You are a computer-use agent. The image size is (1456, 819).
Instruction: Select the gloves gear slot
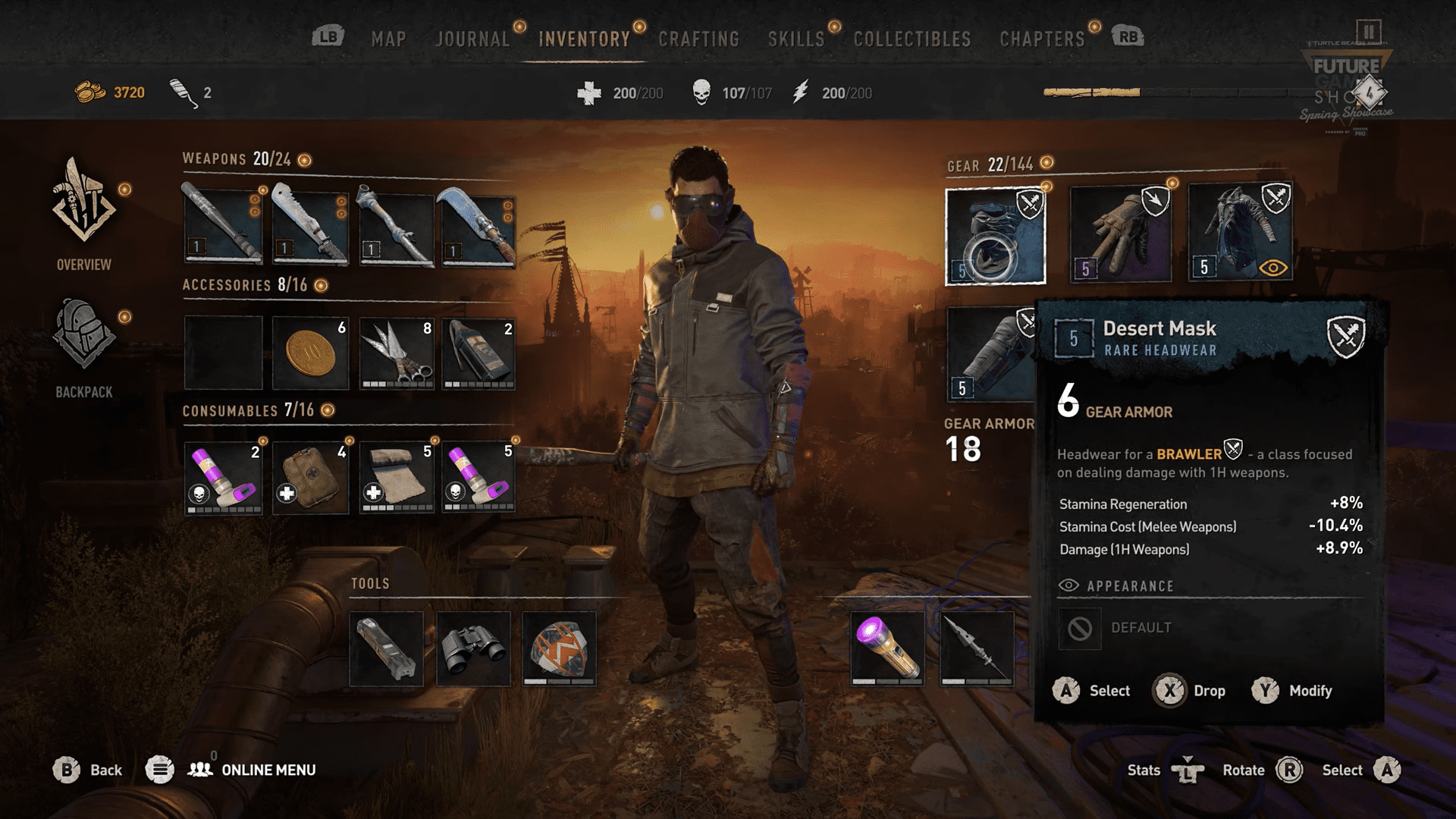[1120, 234]
